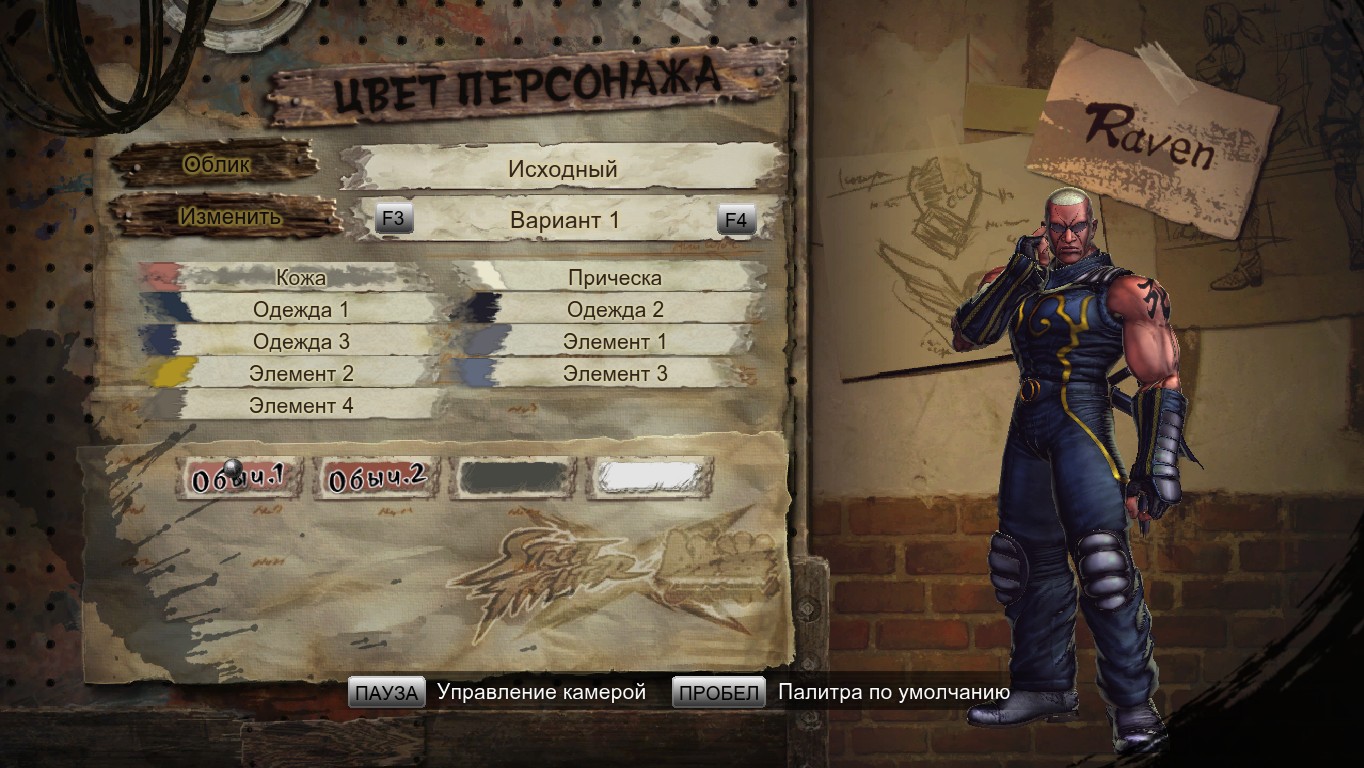Apply the Обыч.1 palette swatch
1364x768 pixels.
233,479
